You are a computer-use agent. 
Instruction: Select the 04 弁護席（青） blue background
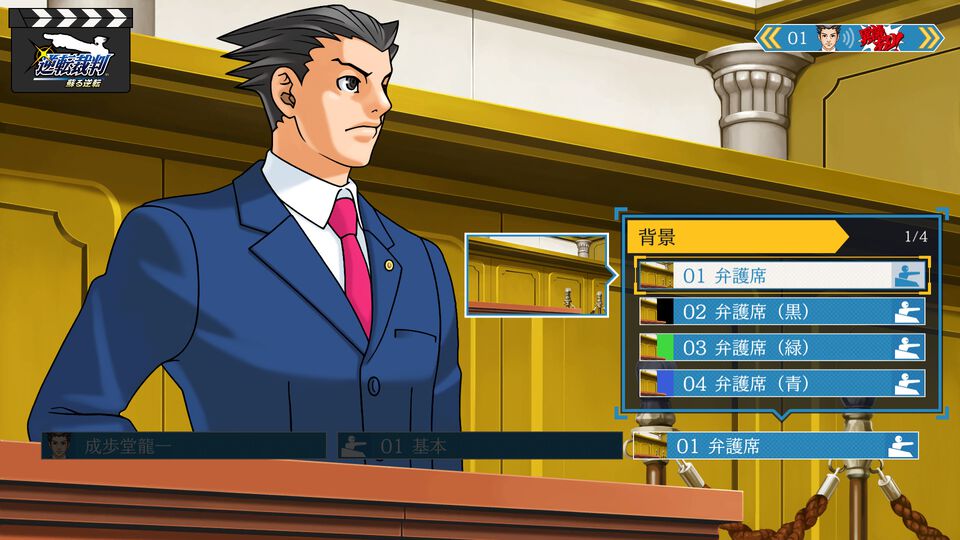[782, 383]
